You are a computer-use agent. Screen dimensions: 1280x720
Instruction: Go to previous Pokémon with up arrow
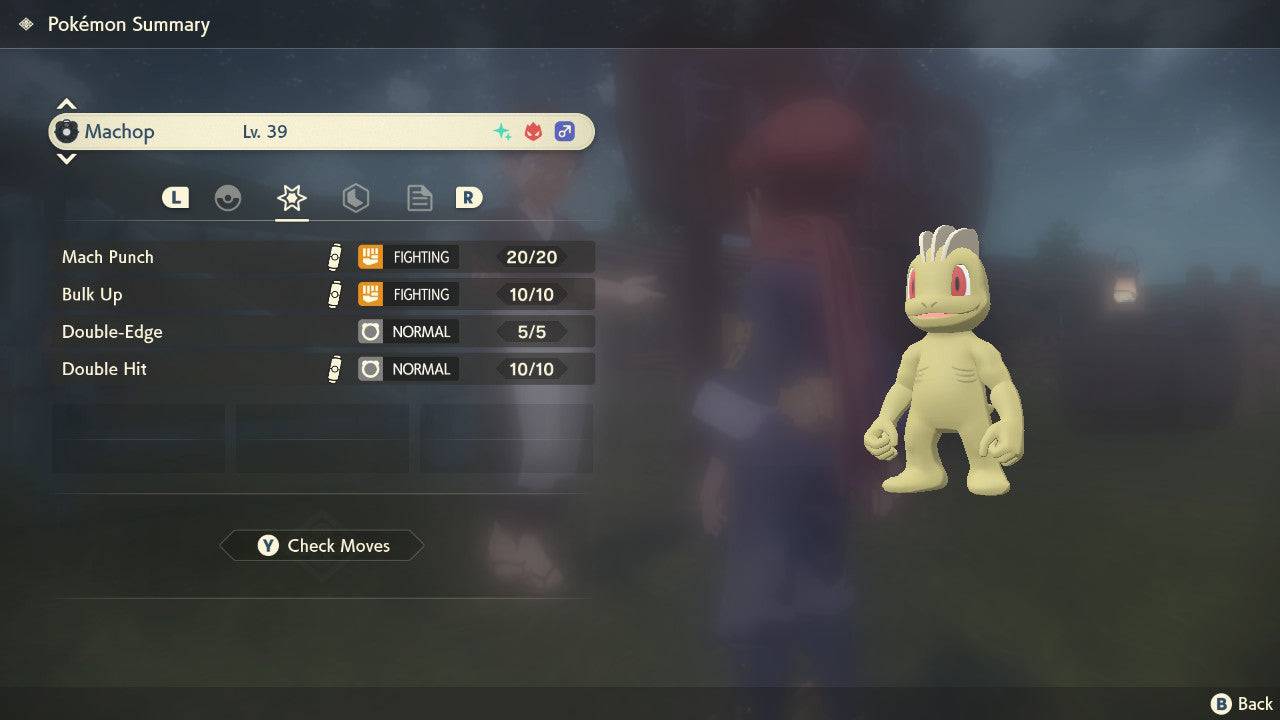tap(66, 105)
